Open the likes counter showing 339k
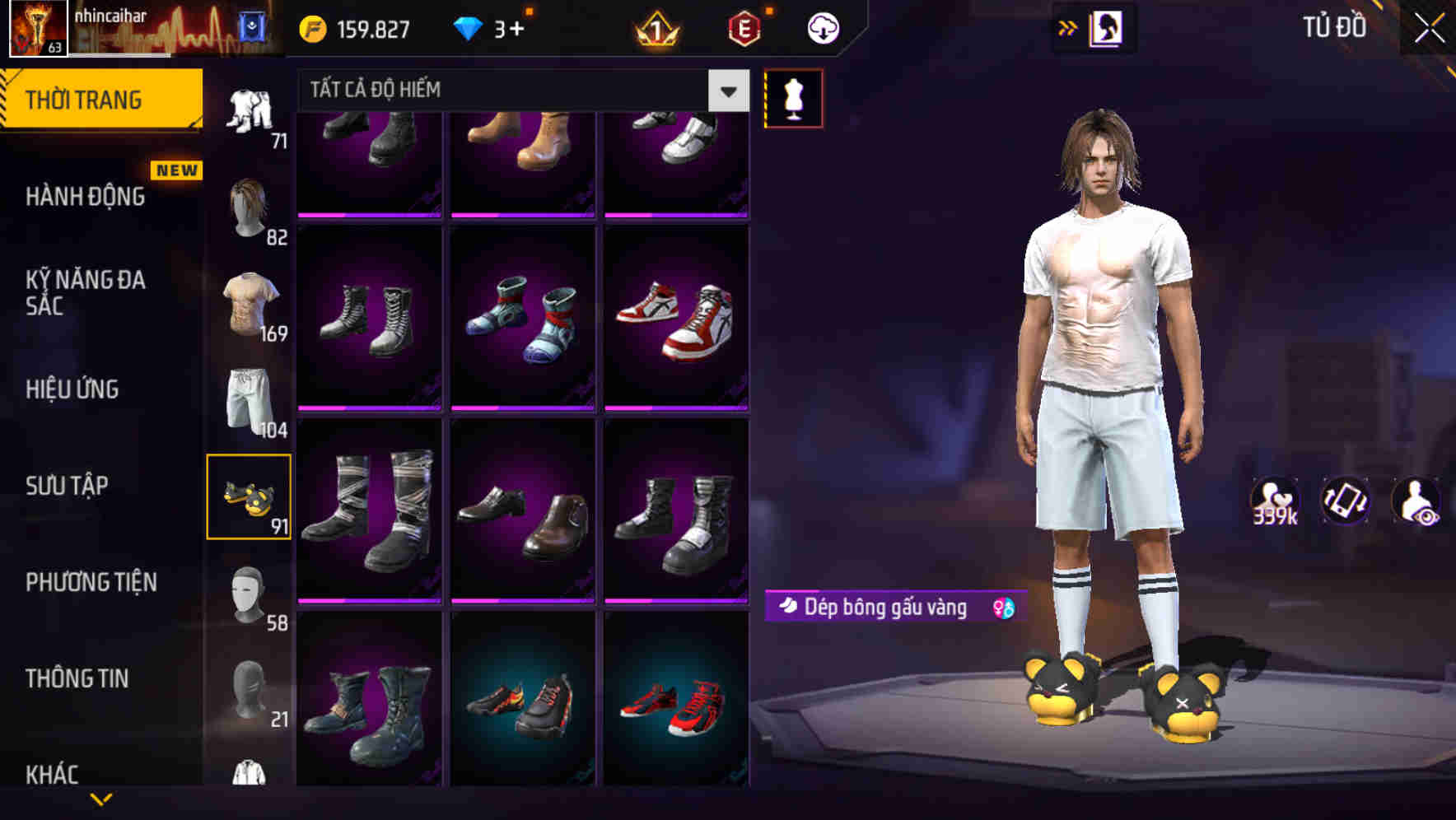This screenshot has width=1456, height=820. (x=1275, y=500)
